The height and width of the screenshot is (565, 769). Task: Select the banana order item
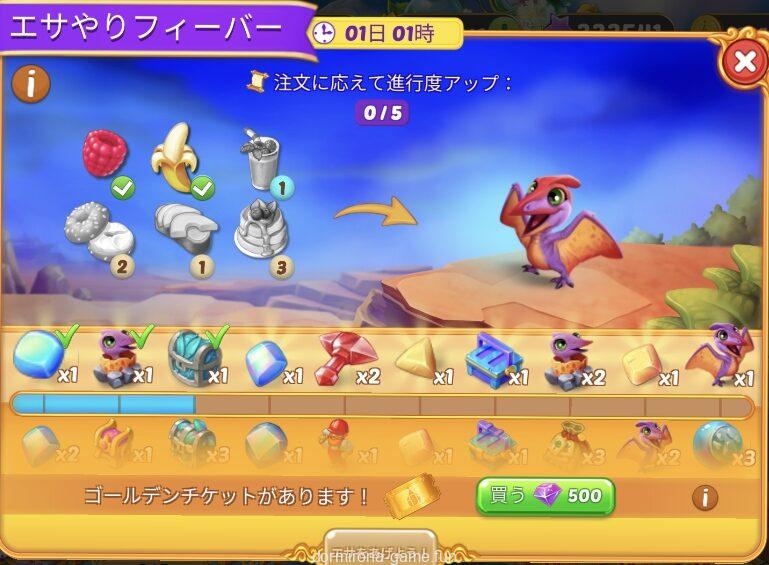[176, 158]
